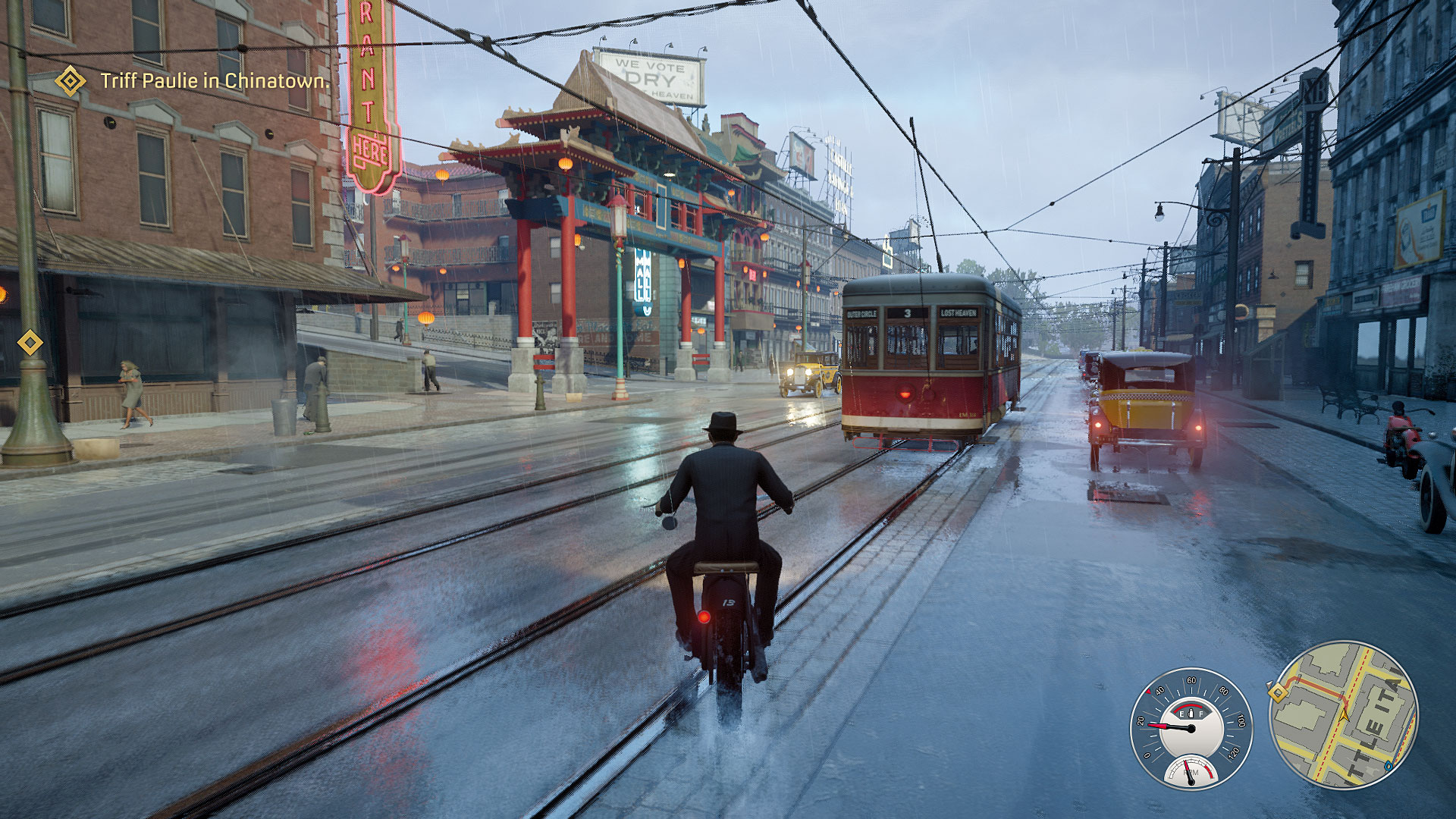
Task: Select the yellow diamond marker on the minimap's edge
Action: click(1277, 692)
